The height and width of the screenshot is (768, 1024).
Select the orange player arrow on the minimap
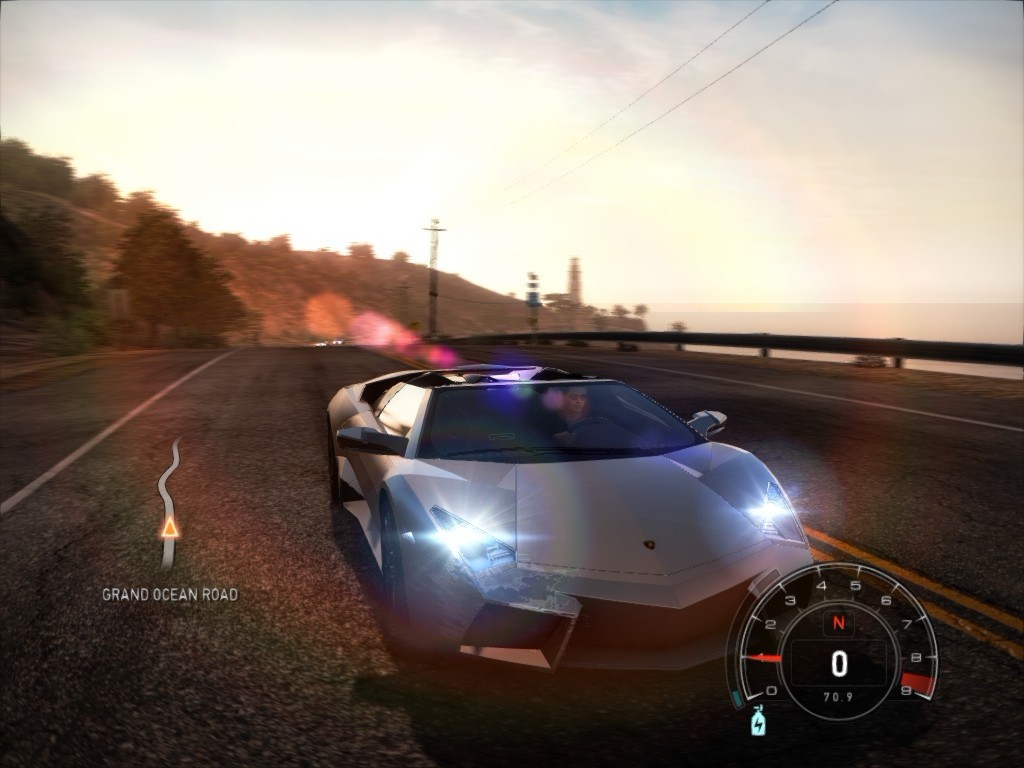(x=170, y=527)
